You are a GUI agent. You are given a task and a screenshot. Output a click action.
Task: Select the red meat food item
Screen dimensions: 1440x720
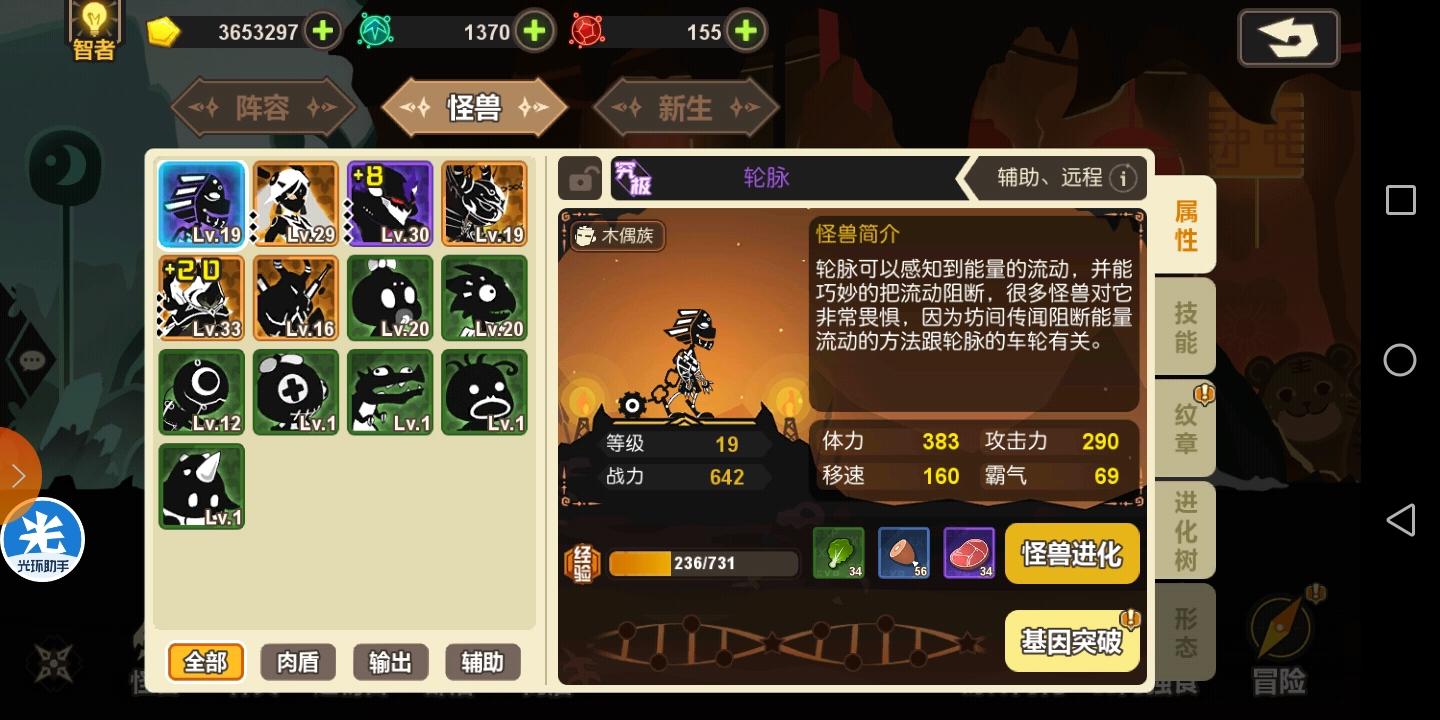pyautogui.click(x=969, y=553)
